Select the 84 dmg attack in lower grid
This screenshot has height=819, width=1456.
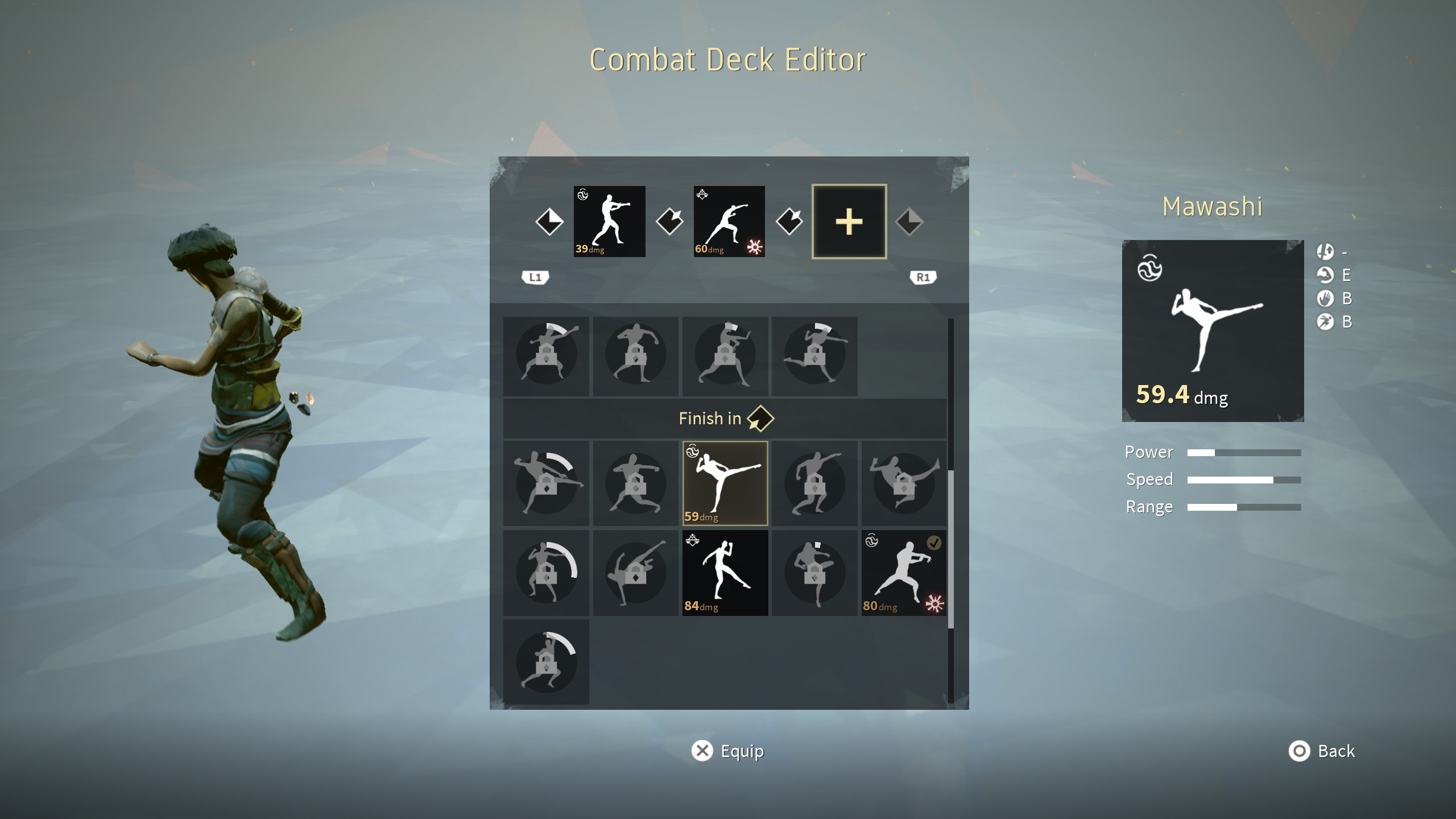(x=725, y=573)
